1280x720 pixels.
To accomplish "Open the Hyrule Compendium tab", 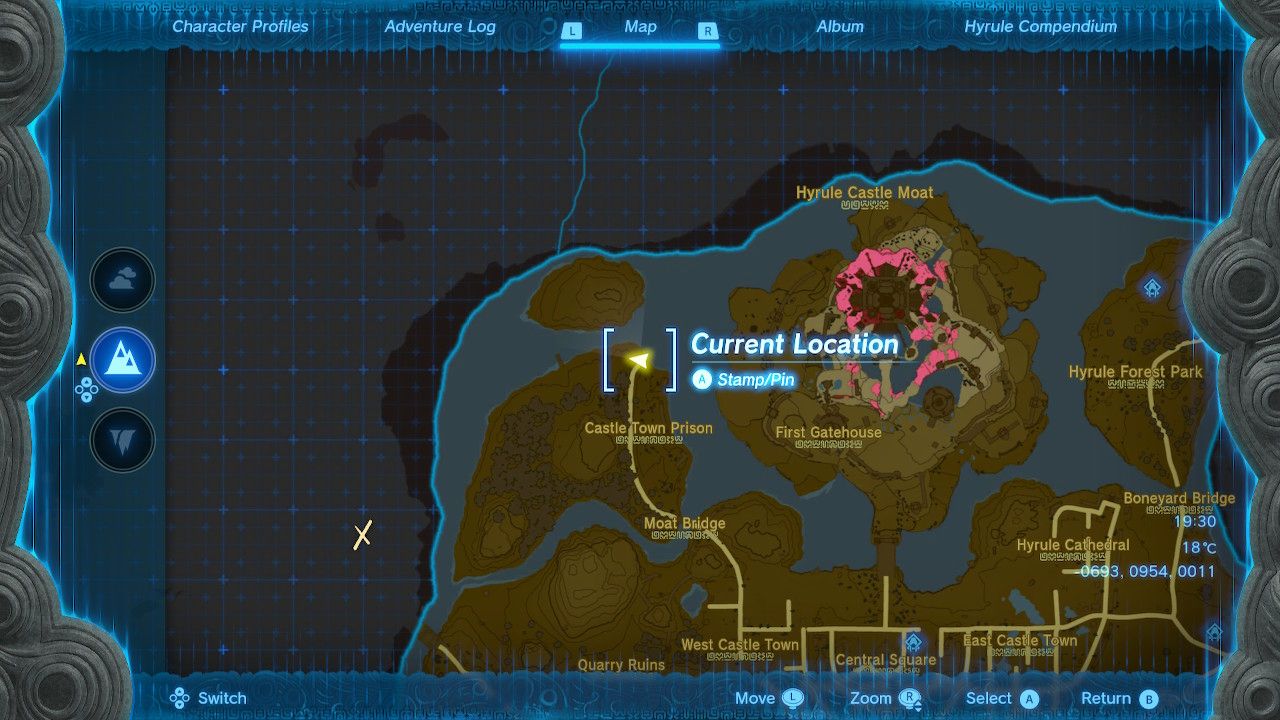I will tap(1041, 27).
